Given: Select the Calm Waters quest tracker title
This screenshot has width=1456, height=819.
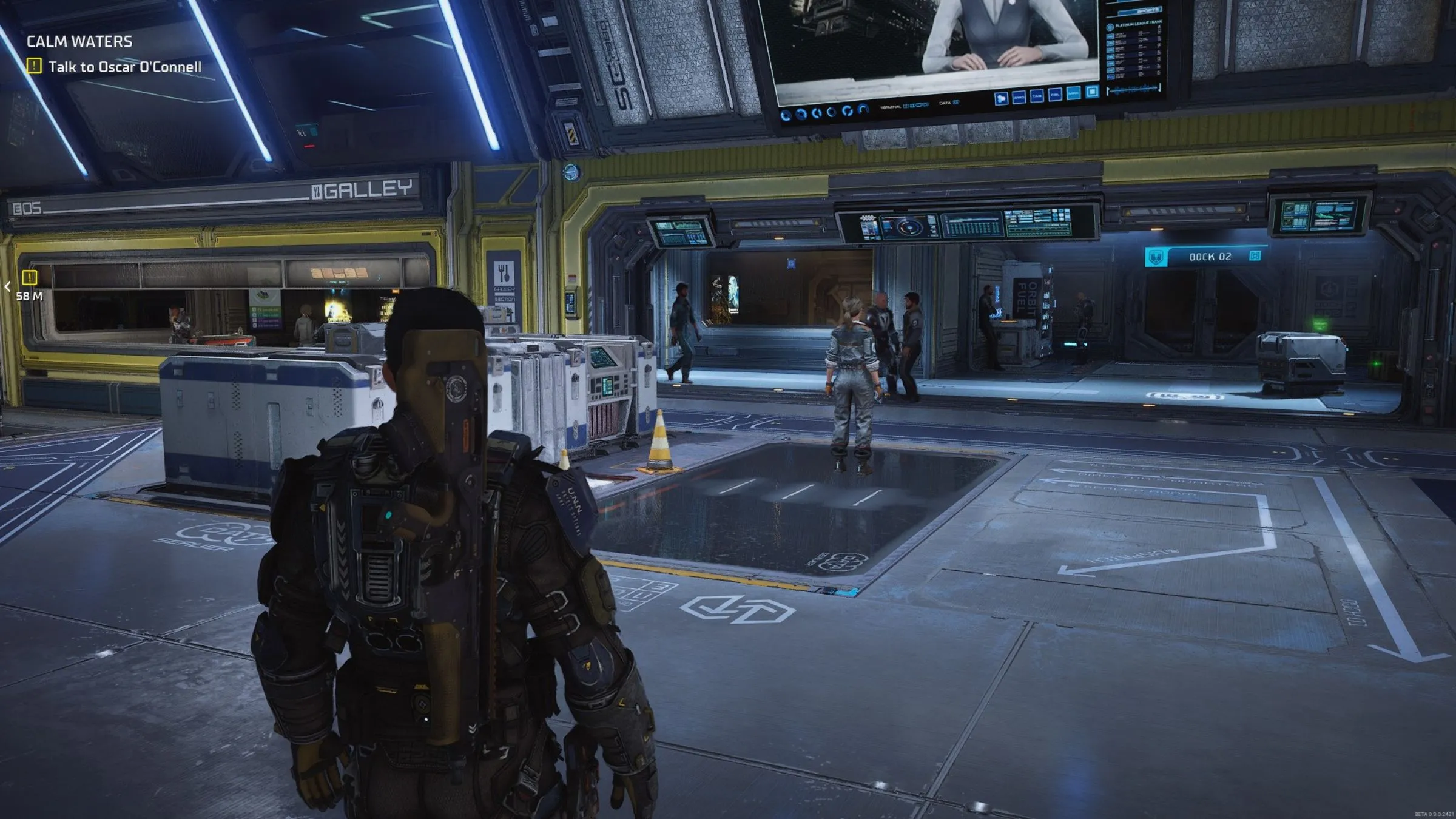Looking at the screenshot, I should click(79, 41).
